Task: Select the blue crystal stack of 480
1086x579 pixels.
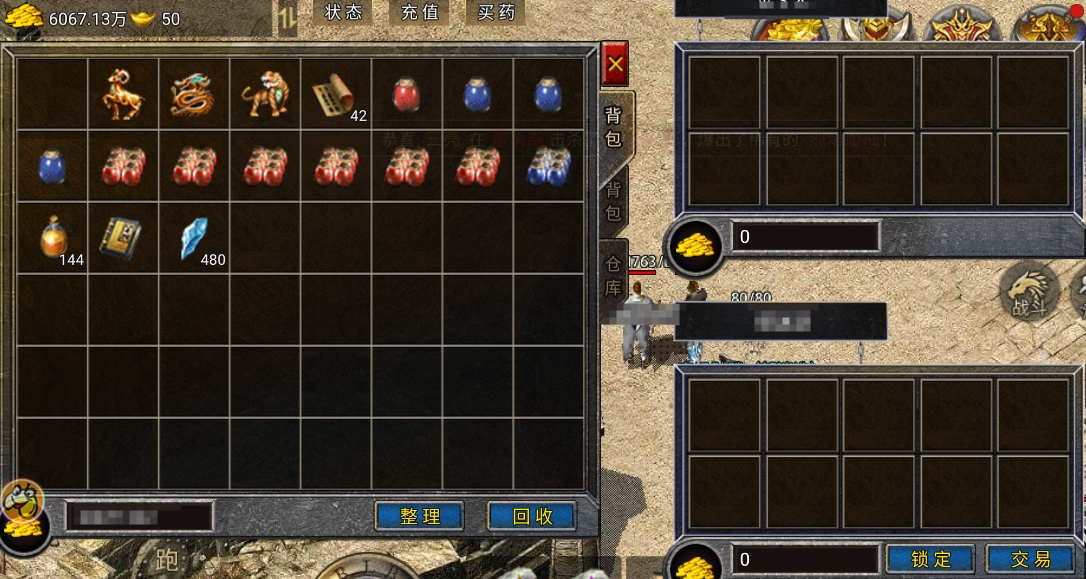Action: (x=194, y=238)
